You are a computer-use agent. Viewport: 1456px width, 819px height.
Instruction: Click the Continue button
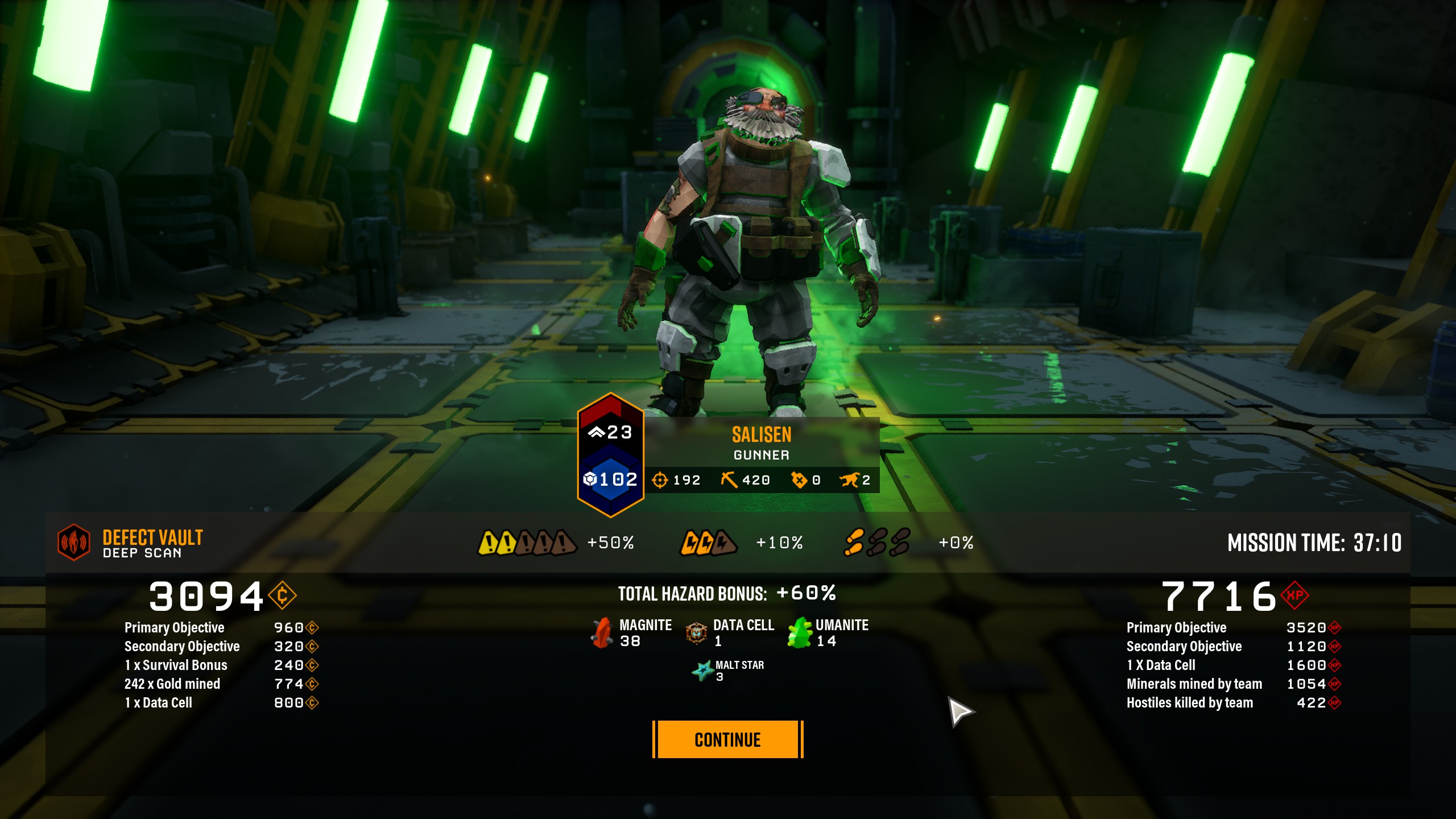coord(727,739)
